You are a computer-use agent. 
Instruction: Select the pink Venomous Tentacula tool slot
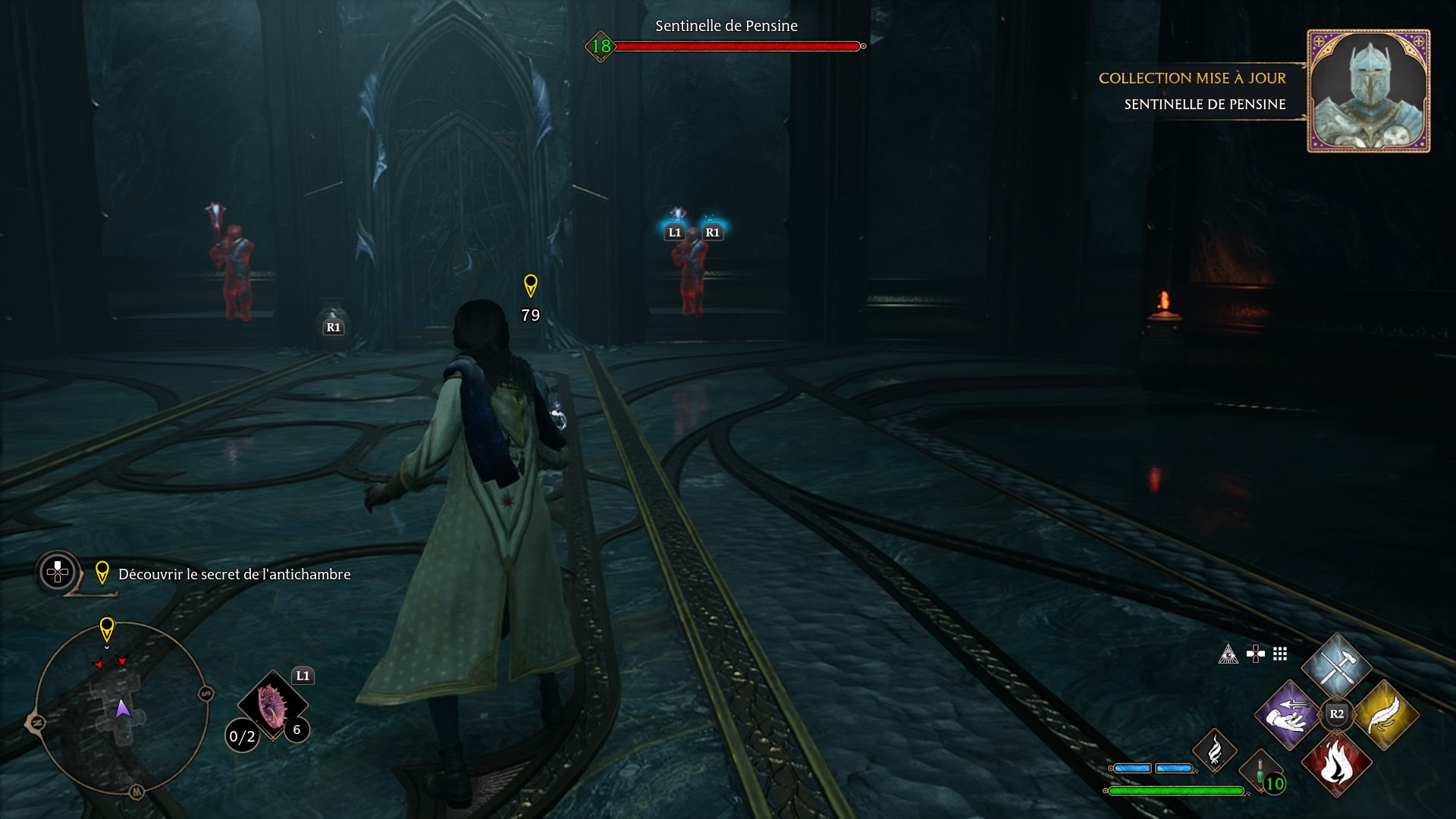[271, 704]
